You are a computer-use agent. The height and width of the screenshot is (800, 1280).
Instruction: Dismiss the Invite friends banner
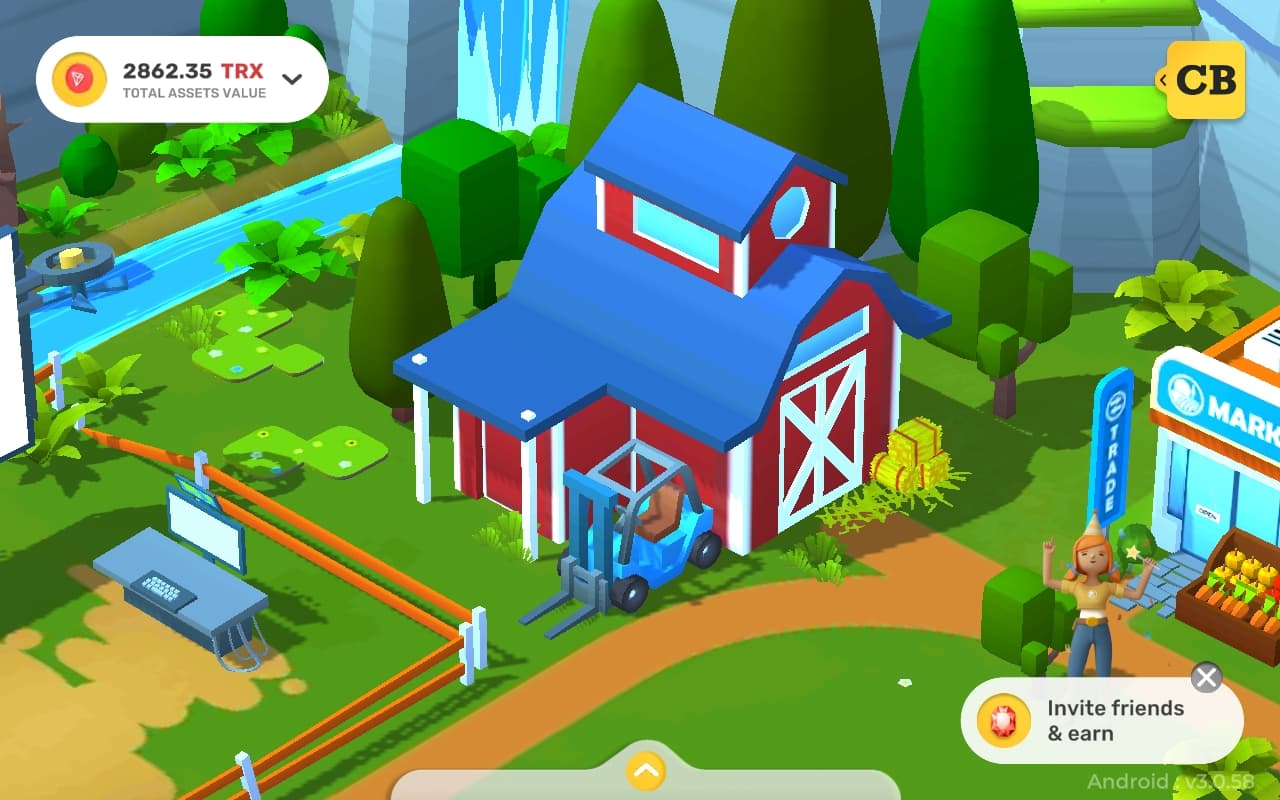(x=1205, y=678)
